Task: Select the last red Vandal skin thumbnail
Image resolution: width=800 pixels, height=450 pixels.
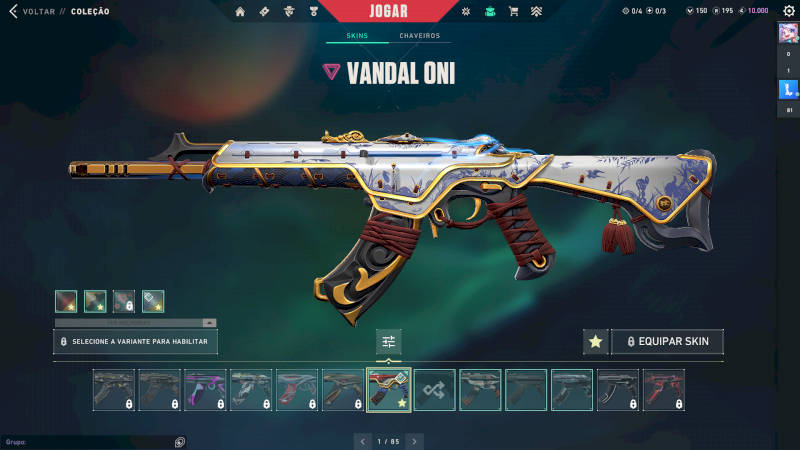Action: click(x=664, y=390)
